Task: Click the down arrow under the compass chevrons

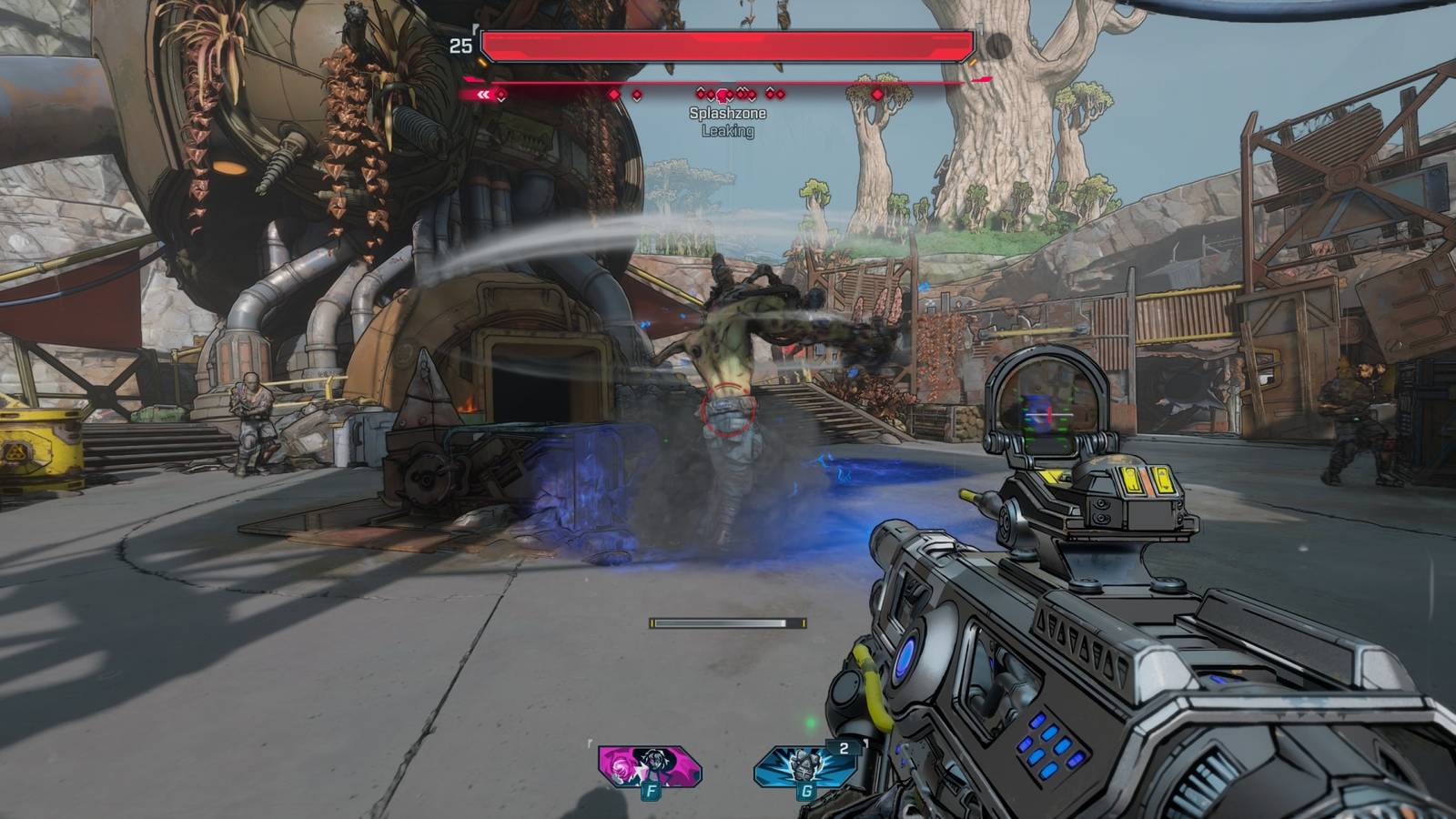Action: click(x=501, y=100)
